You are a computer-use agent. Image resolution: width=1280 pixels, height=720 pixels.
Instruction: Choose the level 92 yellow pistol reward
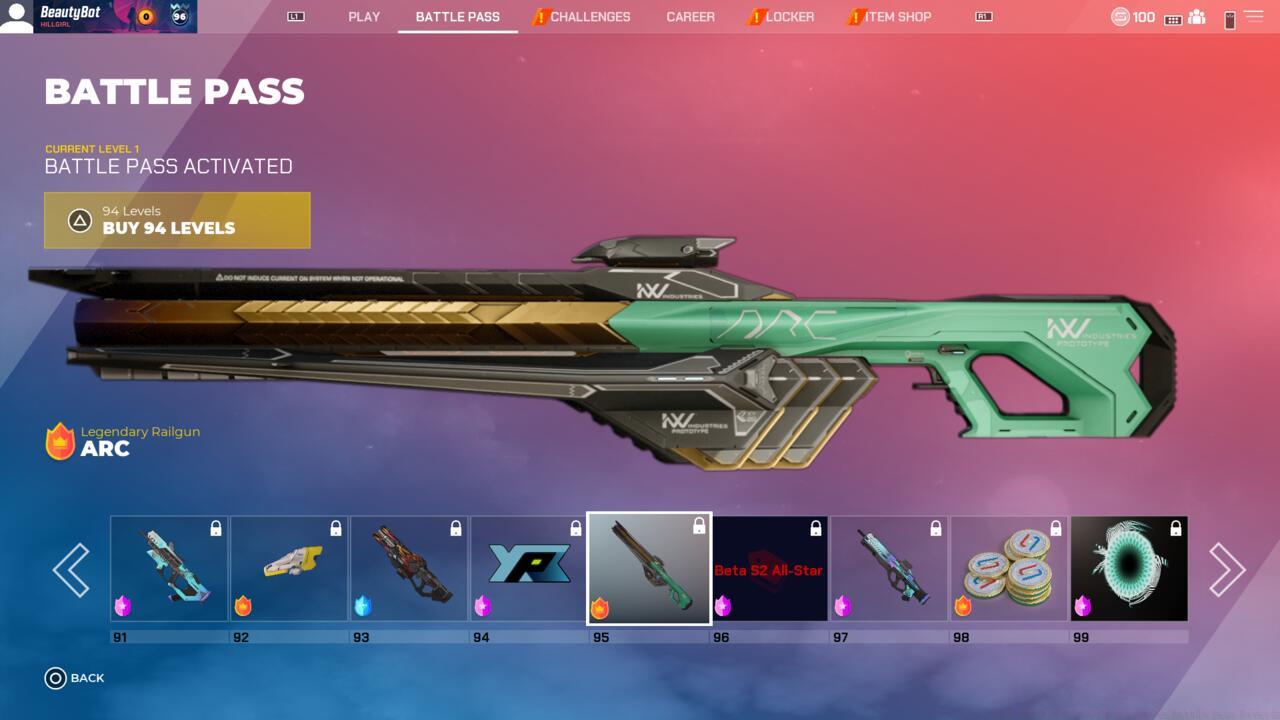(x=289, y=569)
